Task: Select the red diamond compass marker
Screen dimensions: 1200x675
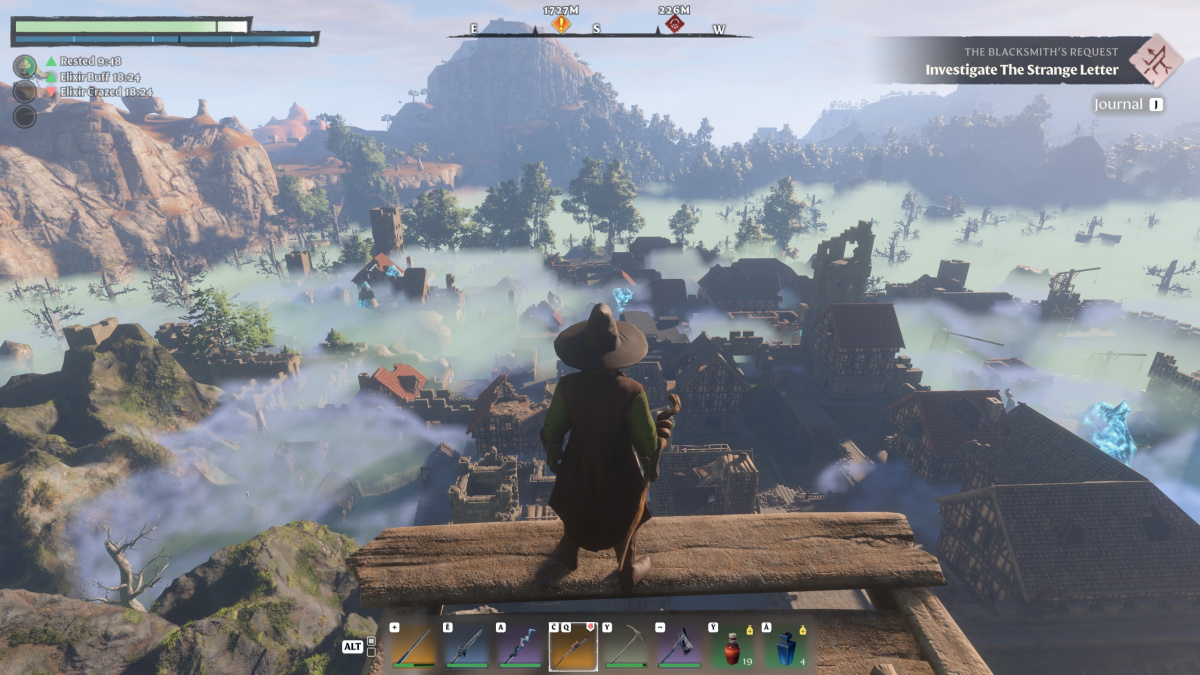Action: (675, 23)
